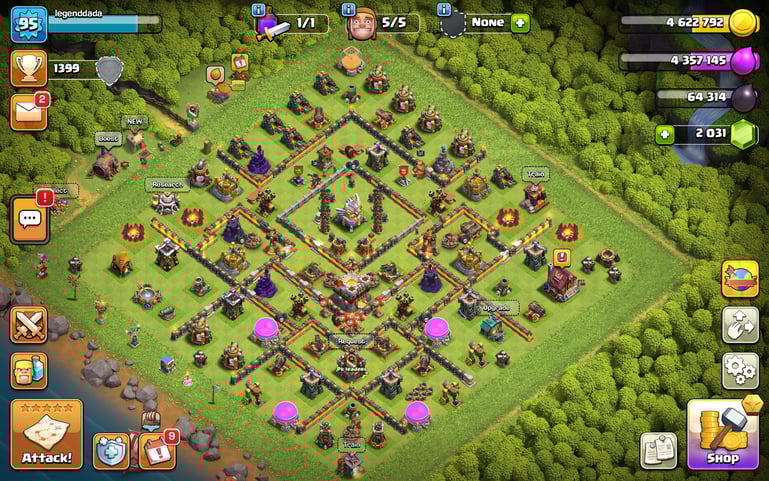Add a shield with the green plus
769x481 pixels.
click(520, 22)
